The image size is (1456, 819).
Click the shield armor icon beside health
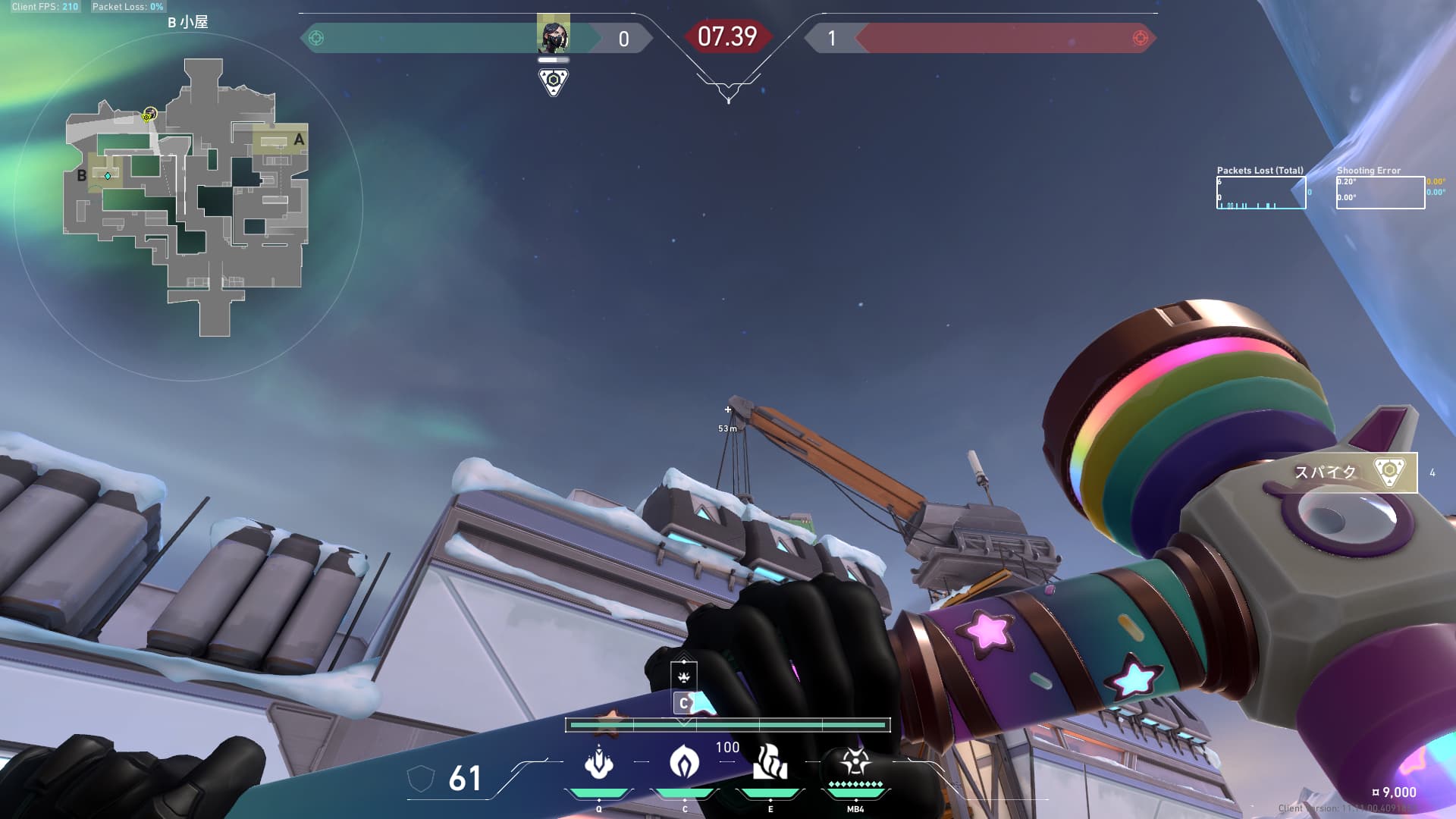421,778
